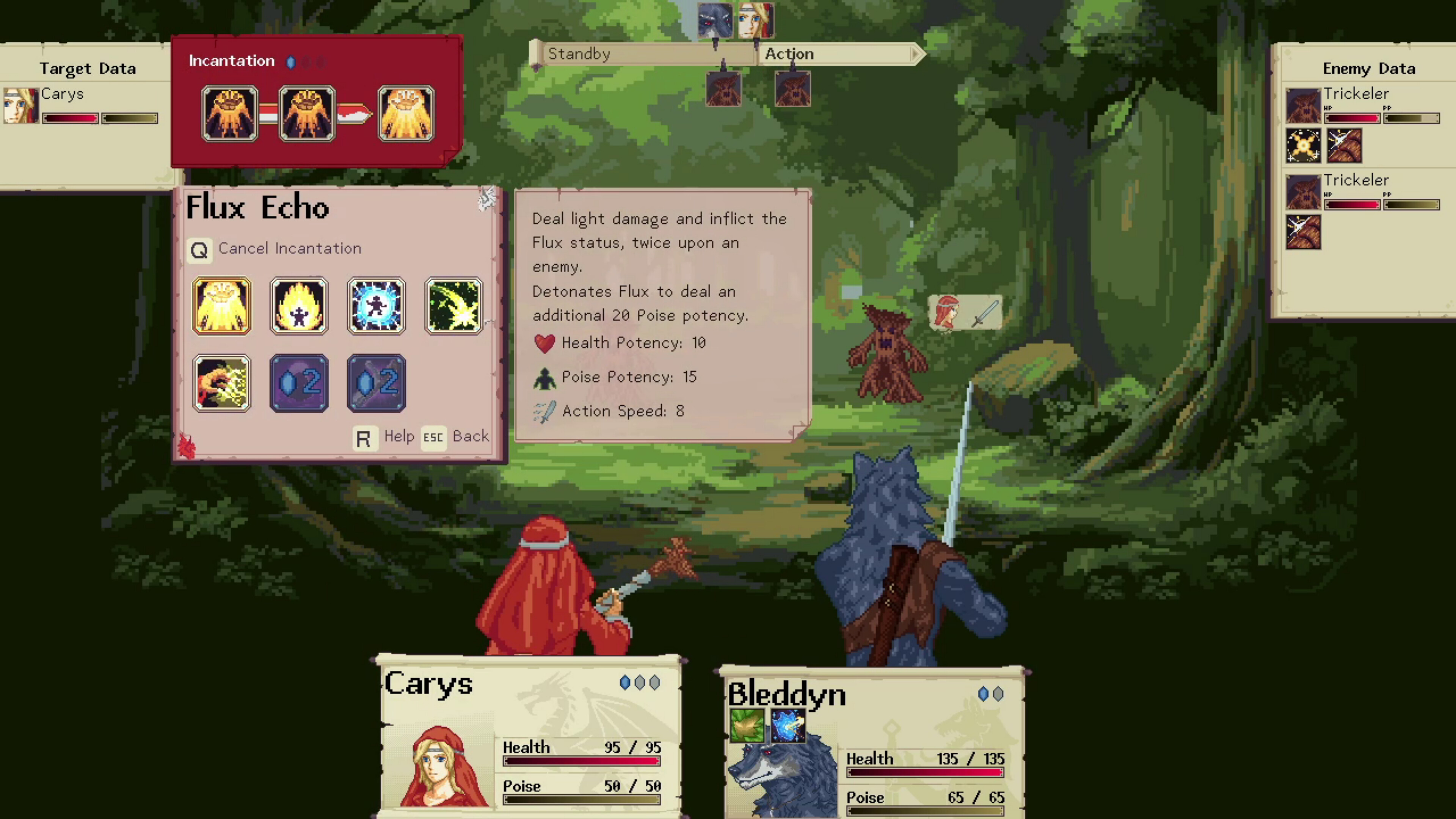Click the first locked level-2 skill slot

coord(299,383)
